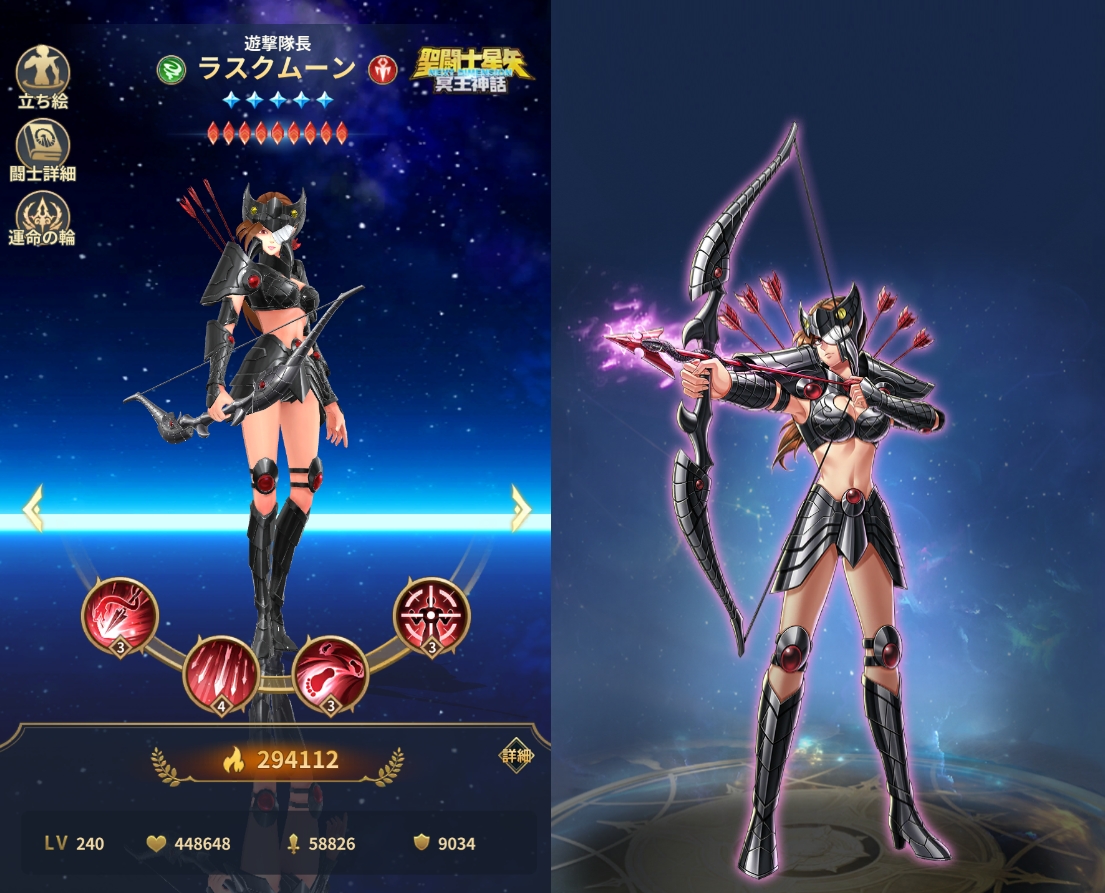Open the 詳細 stats detail button
The image size is (1105, 893).
click(x=517, y=757)
